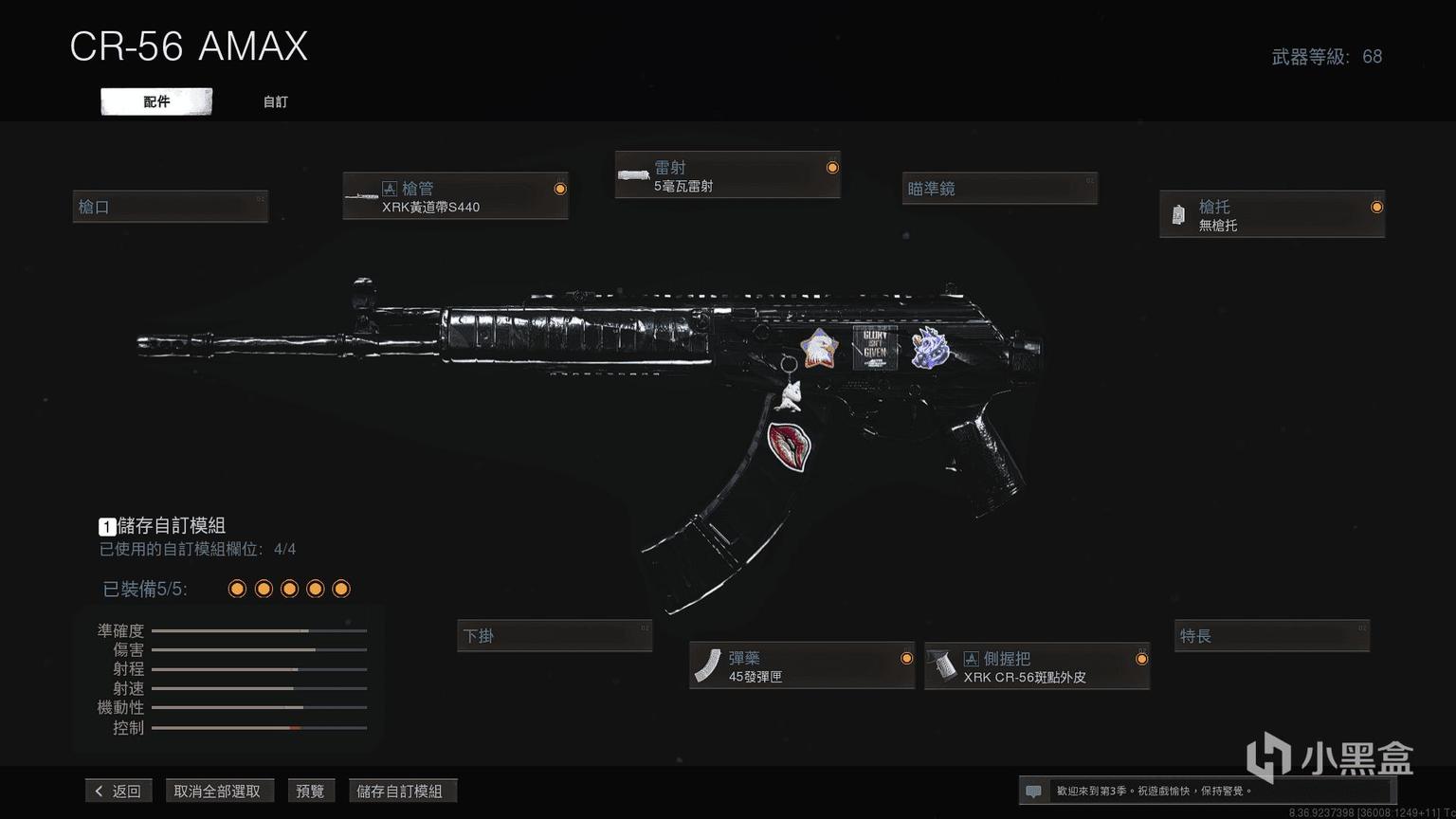The height and width of the screenshot is (819, 1456).
Task: Choose the 雷射 laser attachment slot
Action: (727, 175)
